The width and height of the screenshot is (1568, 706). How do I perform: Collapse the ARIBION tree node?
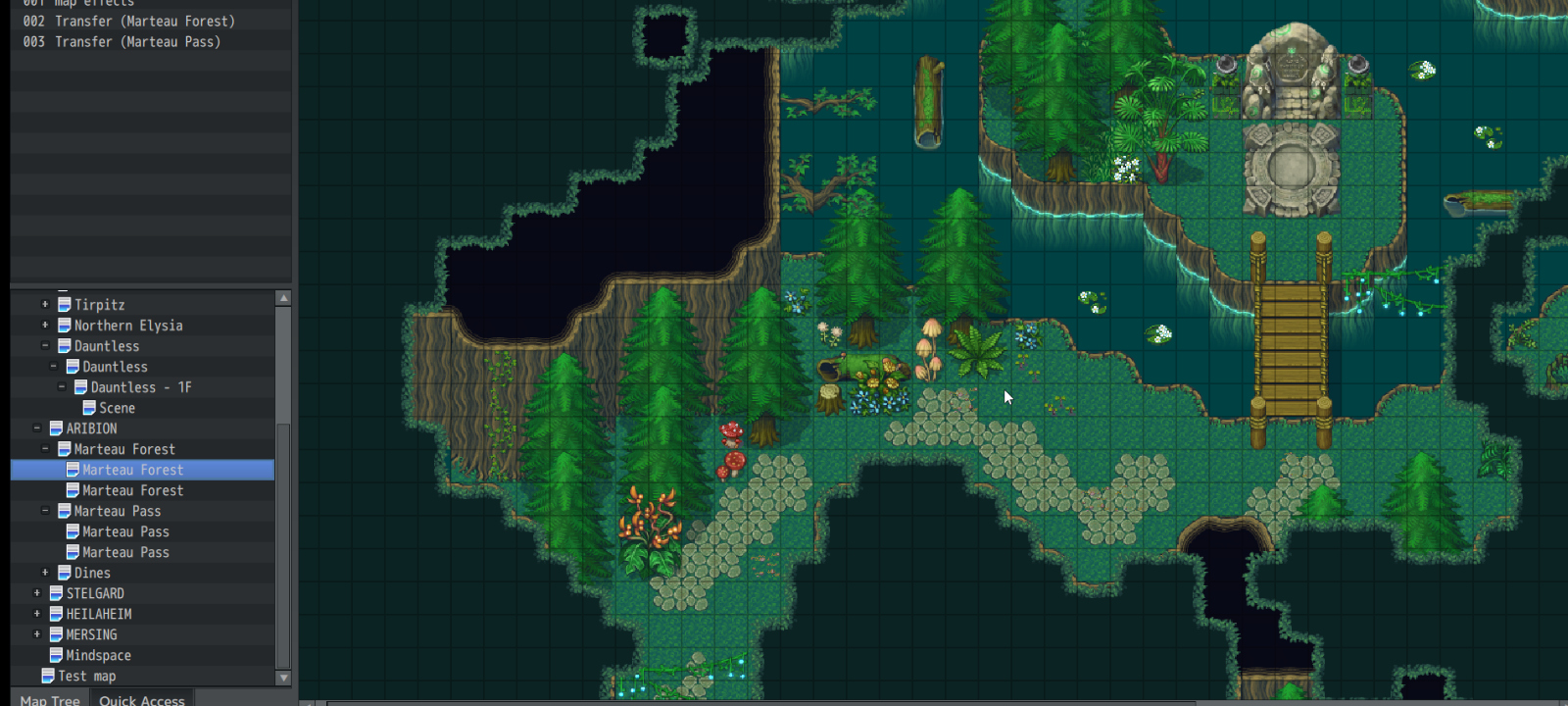pyautogui.click(x=37, y=429)
